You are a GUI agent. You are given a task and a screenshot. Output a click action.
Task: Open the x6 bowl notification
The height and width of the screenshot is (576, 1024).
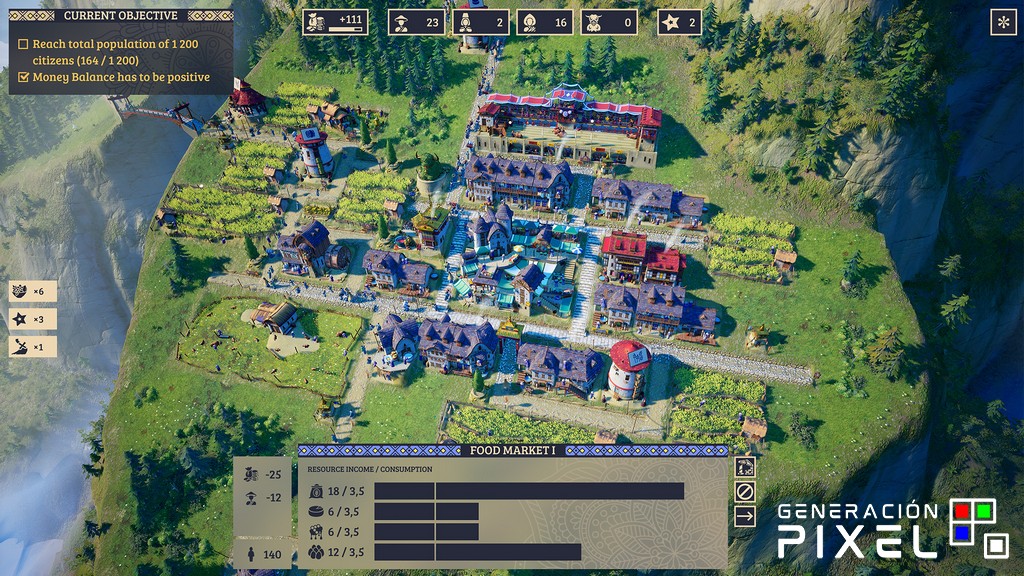(x=32, y=291)
